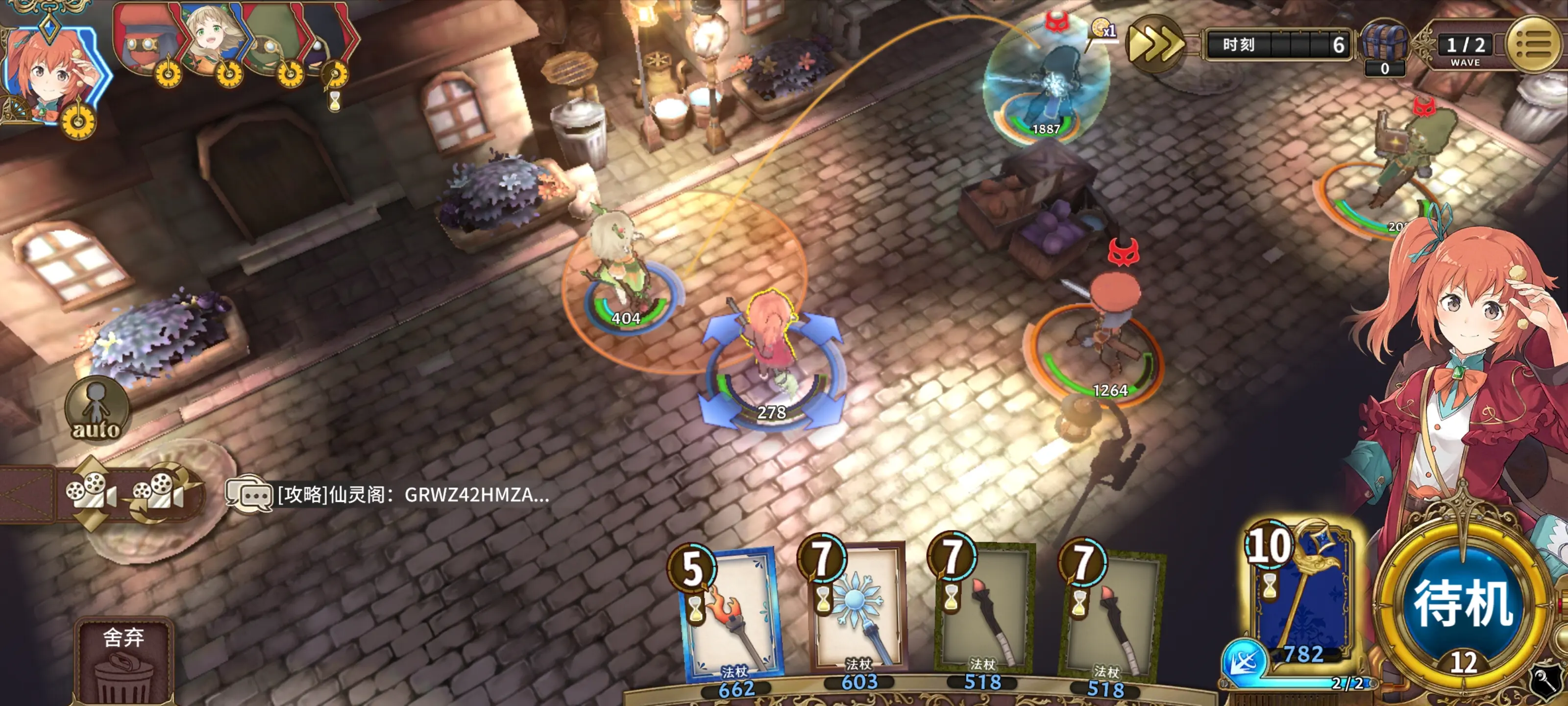The image size is (1568, 706).
Task: Open the 舍弃 discard bin
Action: tap(124, 661)
